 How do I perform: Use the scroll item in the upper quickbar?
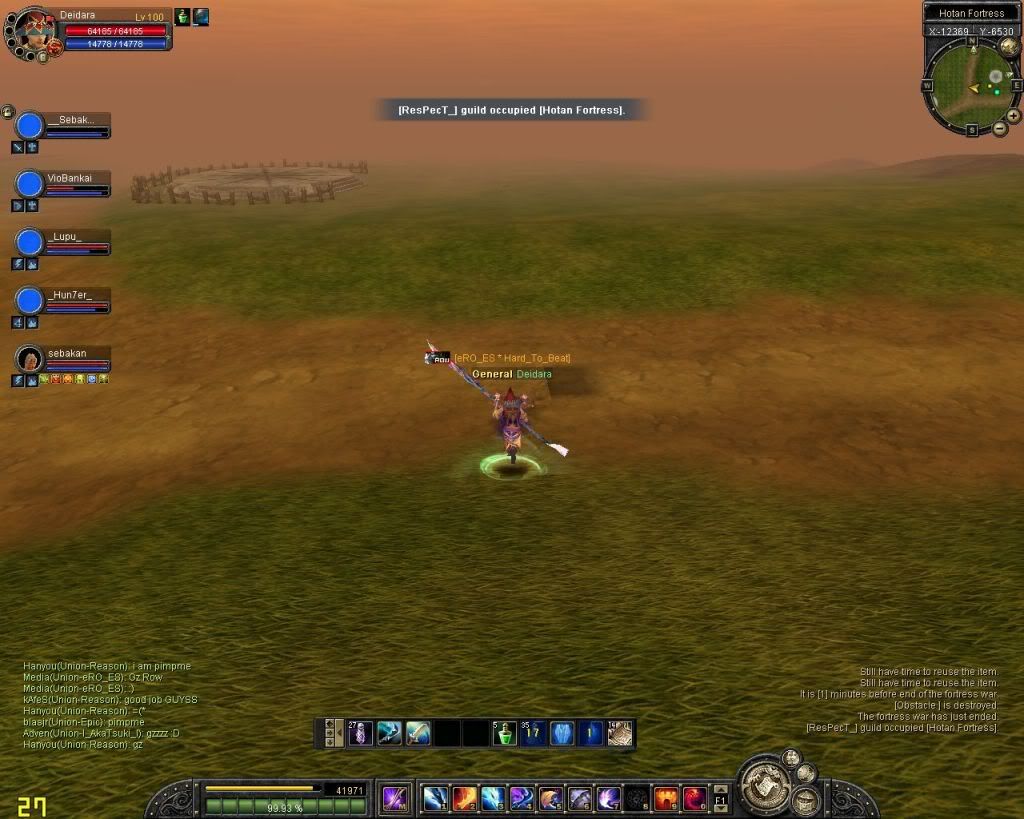pyautogui.click(x=620, y=733)
